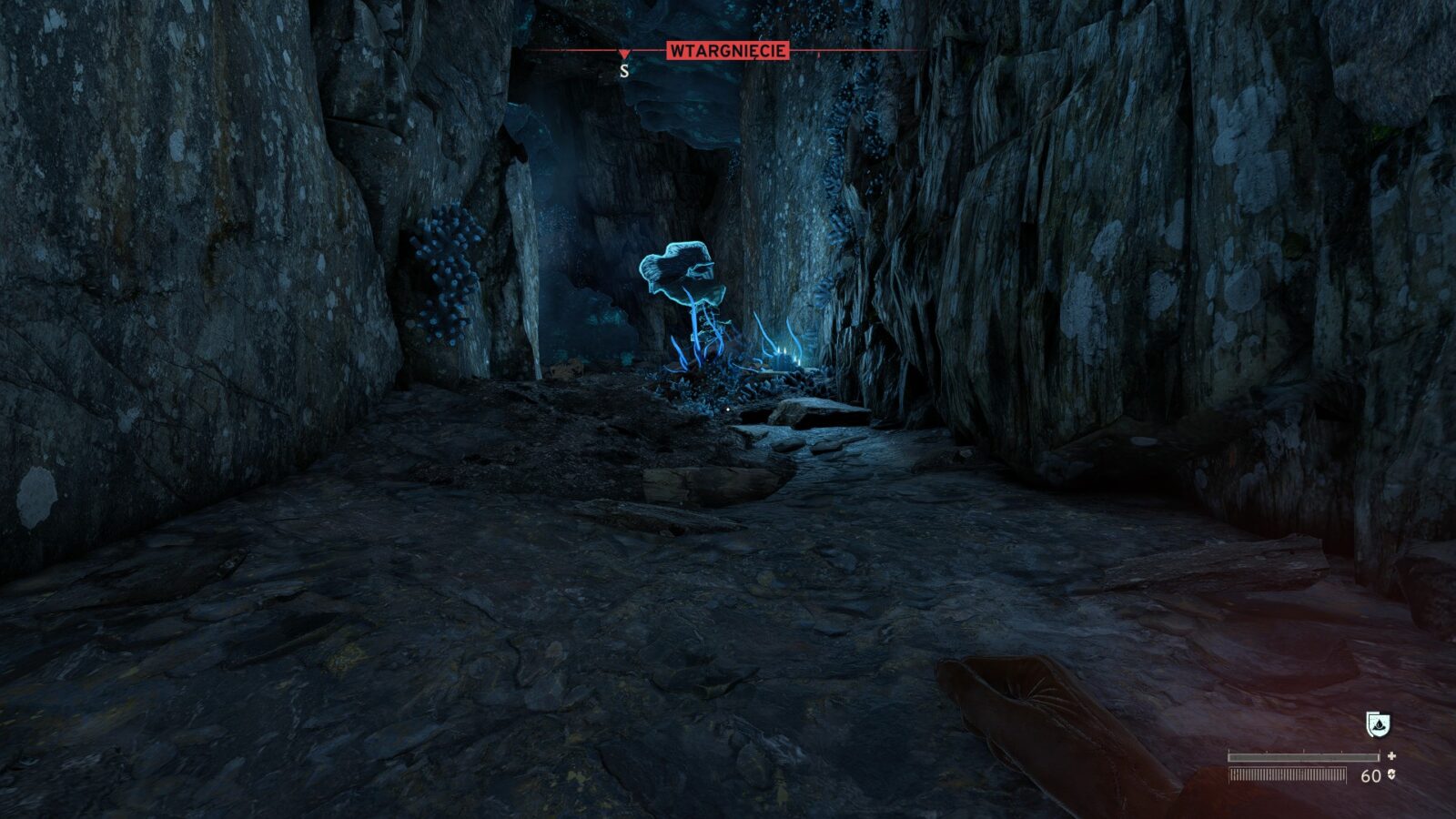Click the S compass direction marker

624,71
